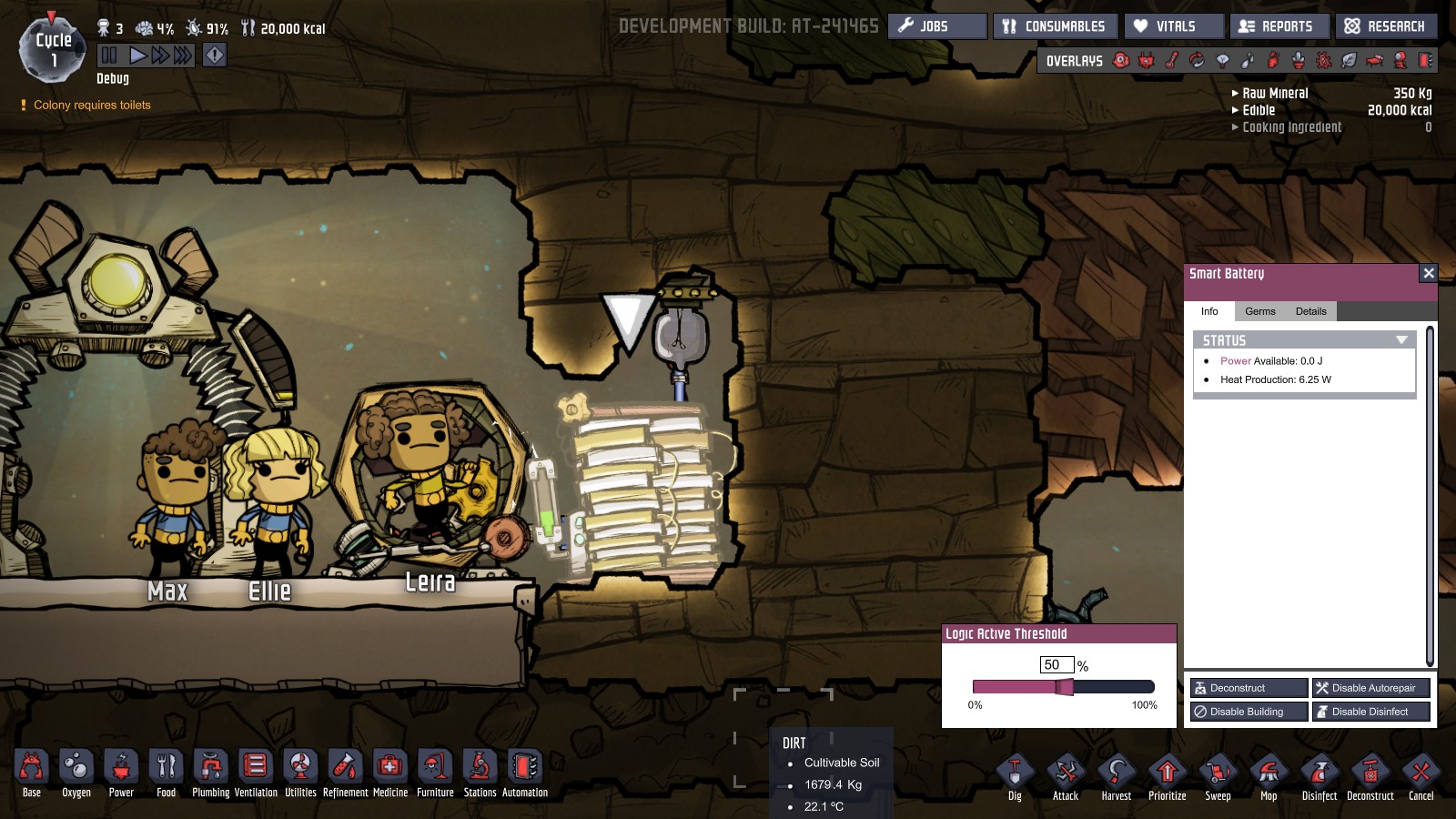1456x819 pixels.
Task: Close the Smart Battery panel
Action: point(1429,273)
